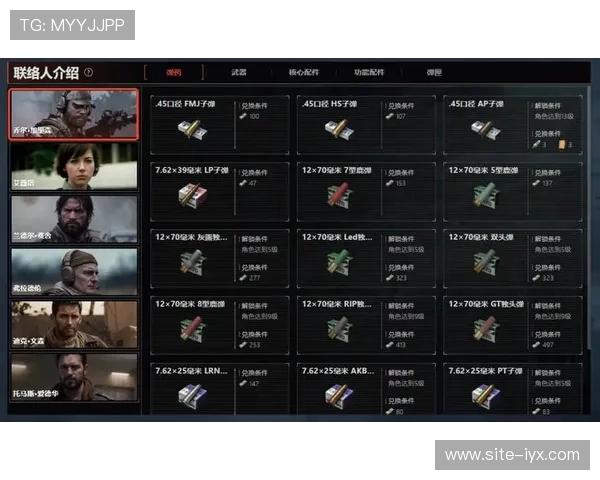
Task: Select the 功能配件 tab
Action: pyautogui.click(x=369, y=72)
